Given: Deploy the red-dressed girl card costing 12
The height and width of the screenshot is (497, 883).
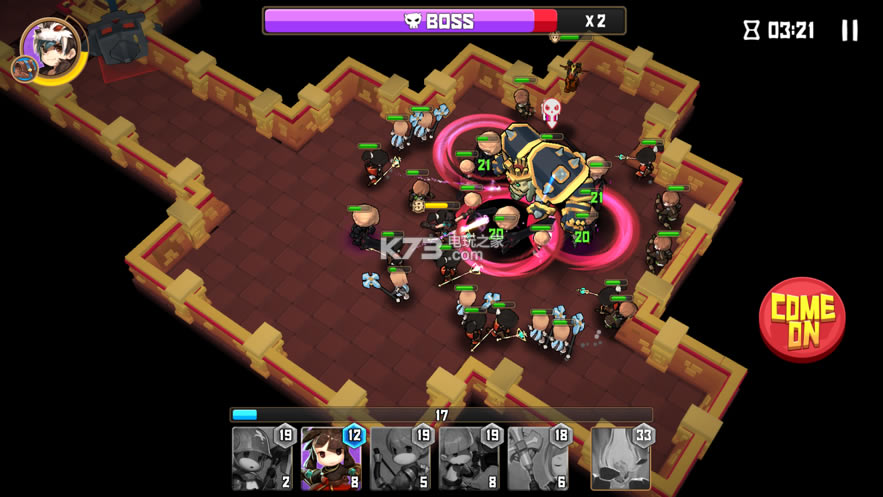Looking at the screenshot, I should [x=331, y=458].
